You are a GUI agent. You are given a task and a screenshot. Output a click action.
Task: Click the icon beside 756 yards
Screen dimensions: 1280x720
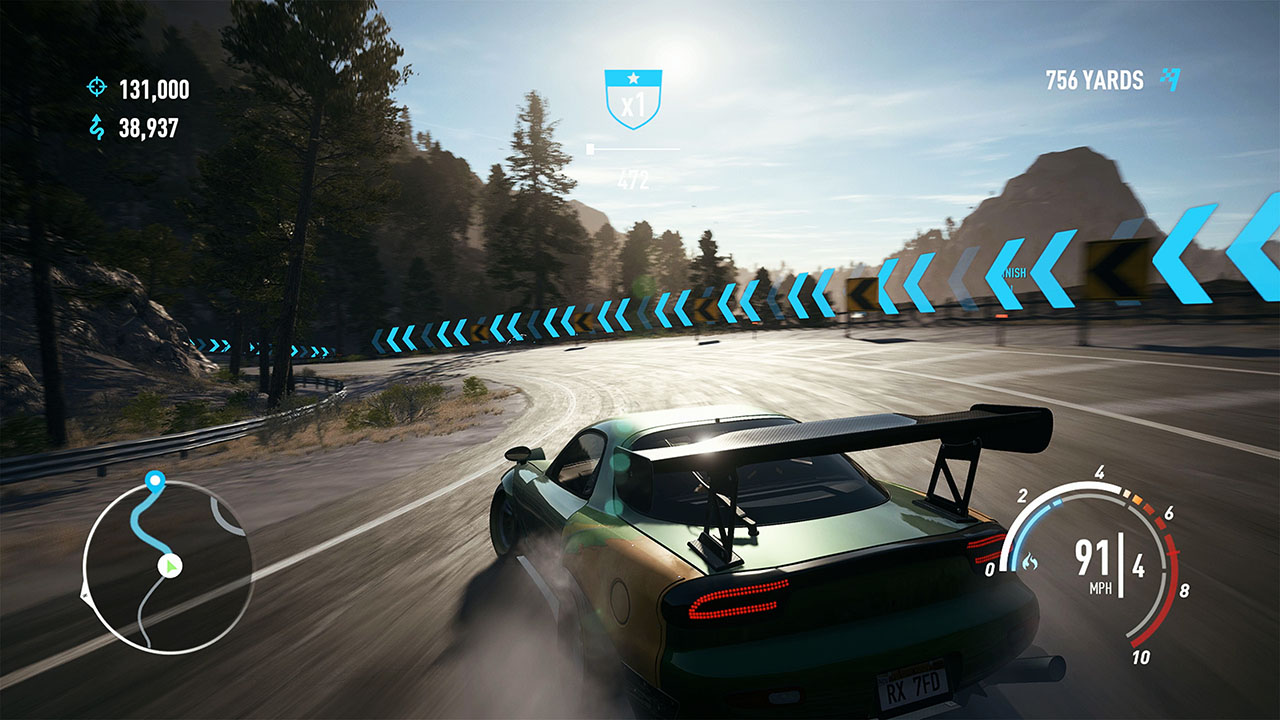(1169, 79)
